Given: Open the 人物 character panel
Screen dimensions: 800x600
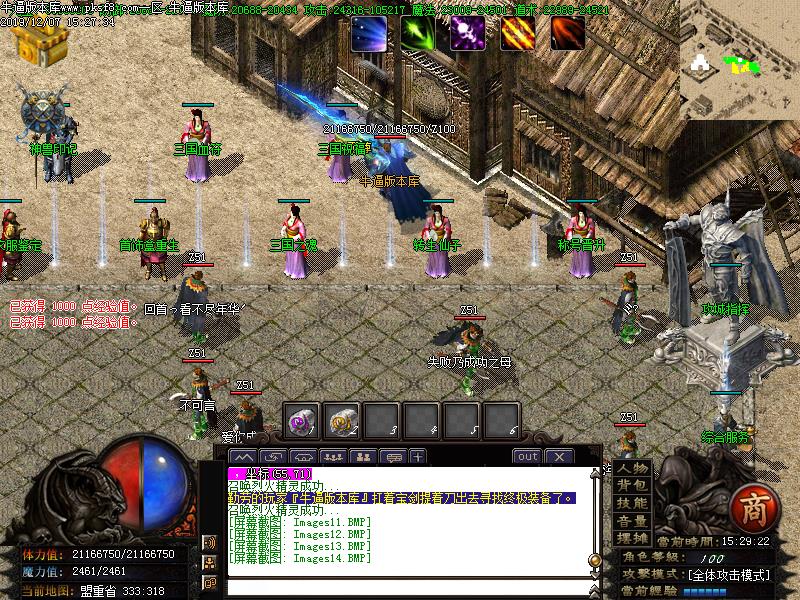Looking at the screenshot, I should [x=632, y=468].
